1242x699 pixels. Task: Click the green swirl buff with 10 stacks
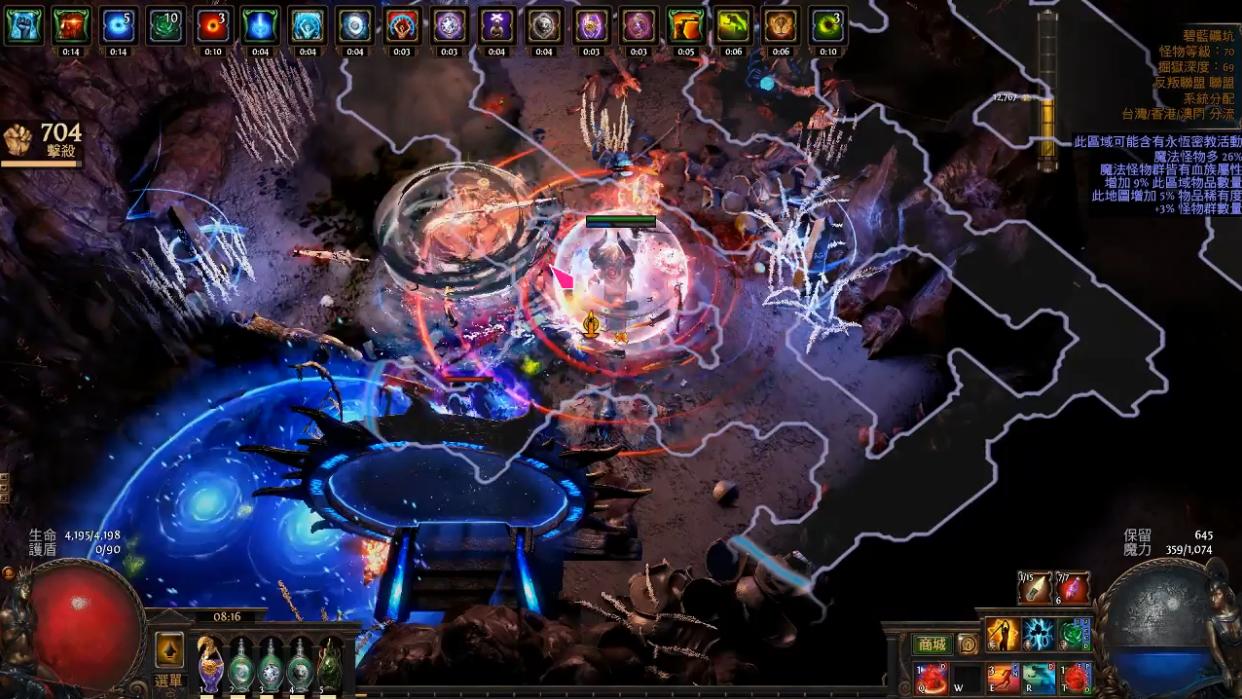click(166, 26)
